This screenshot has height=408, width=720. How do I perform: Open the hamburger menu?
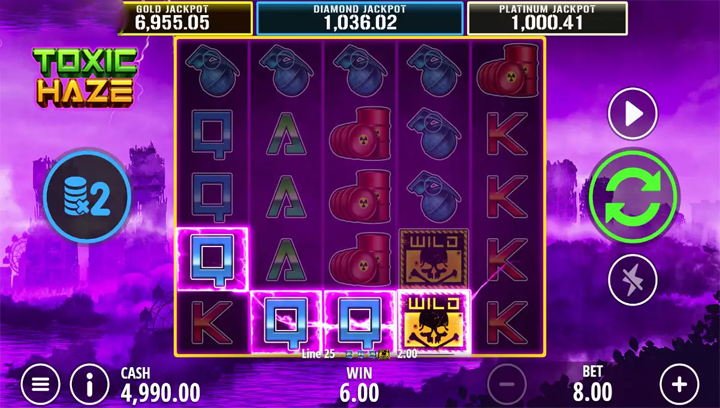click(x=40, y=383)
